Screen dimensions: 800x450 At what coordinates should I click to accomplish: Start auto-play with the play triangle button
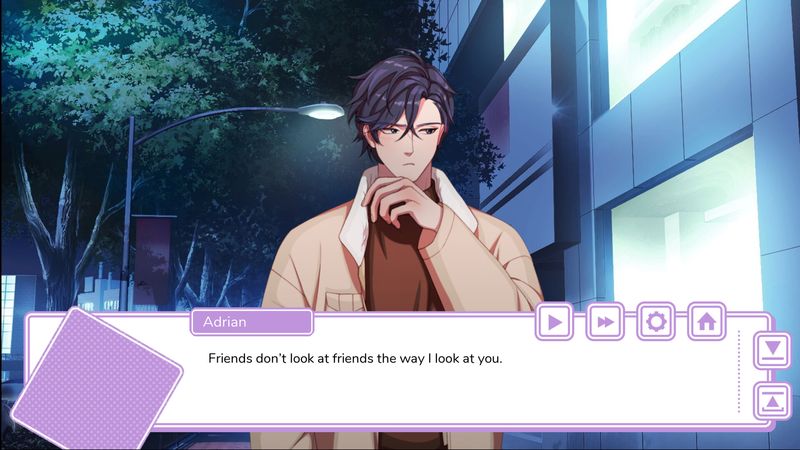(x=555, y=321)
